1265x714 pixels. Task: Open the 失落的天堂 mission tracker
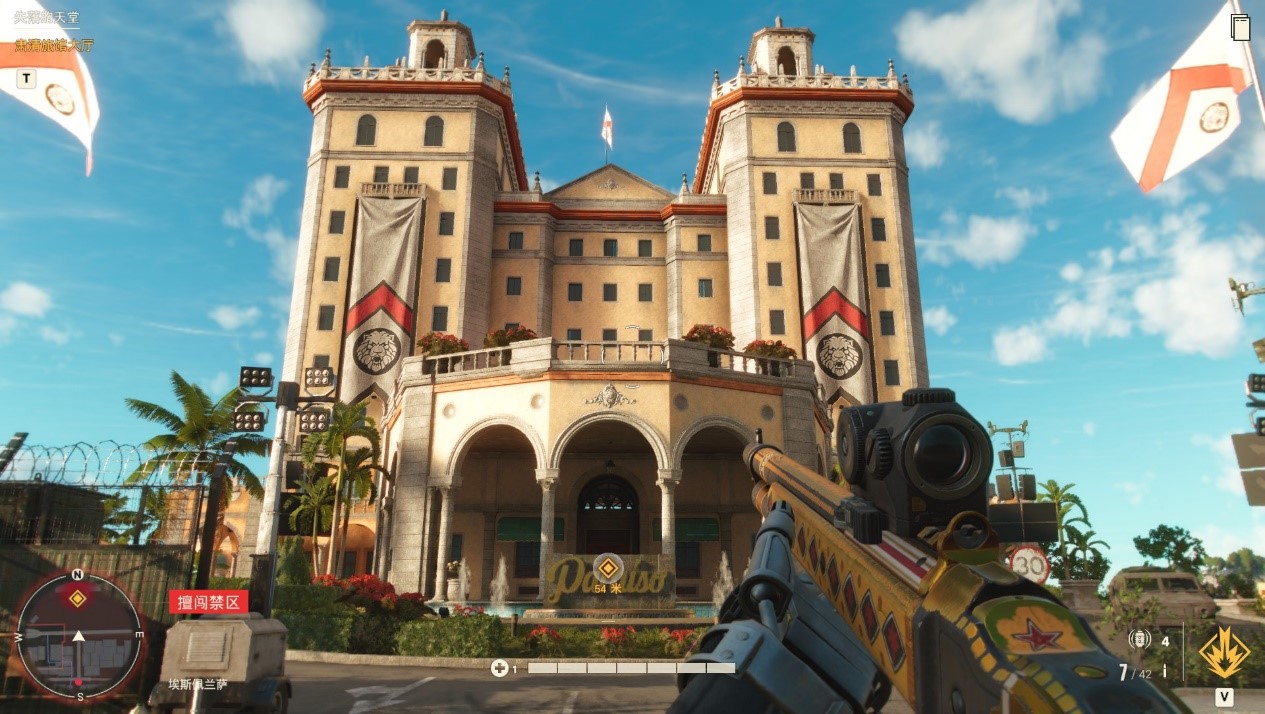tap(46, 18)
